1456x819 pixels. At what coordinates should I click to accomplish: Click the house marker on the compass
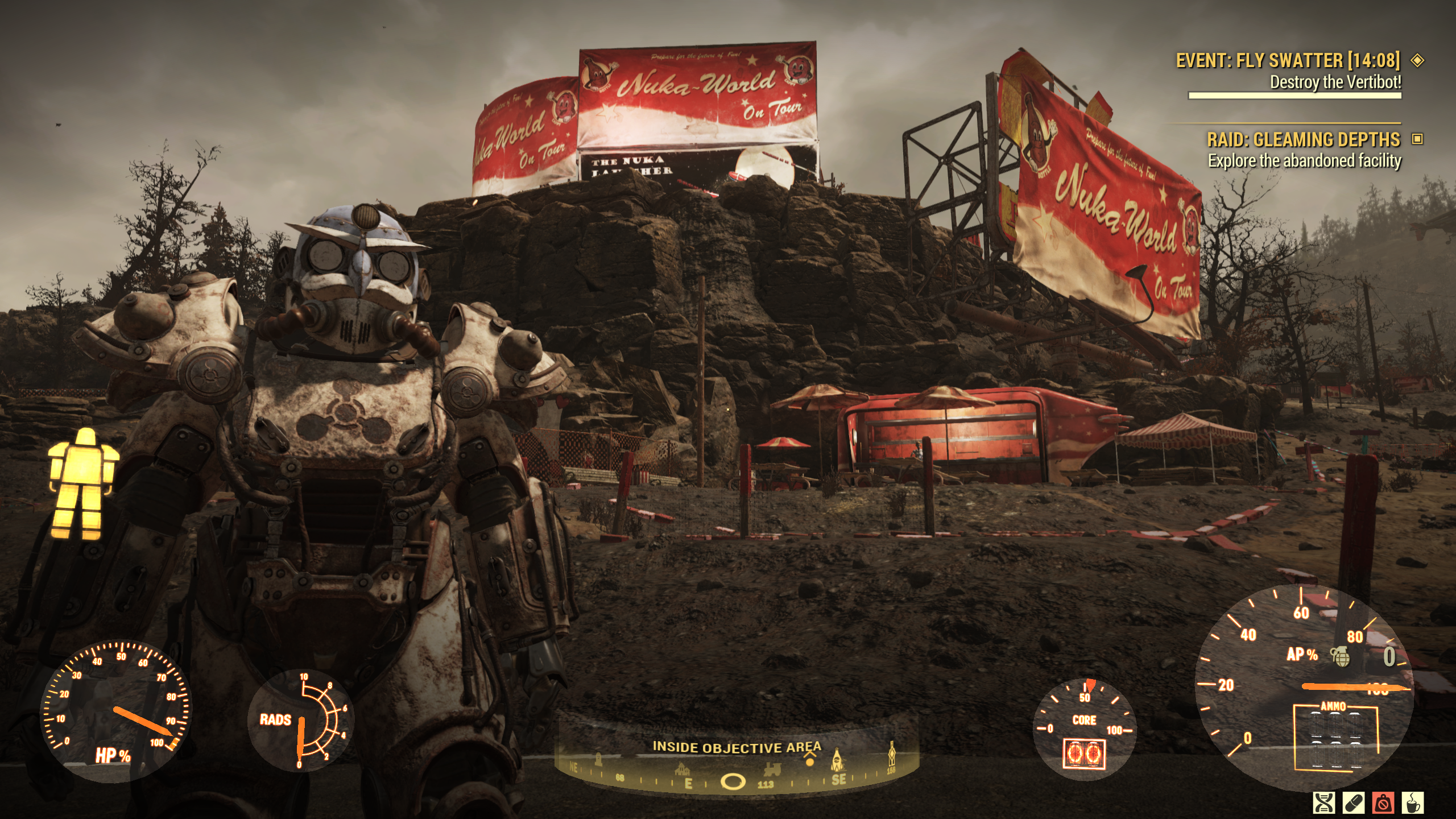coord(682,770)
